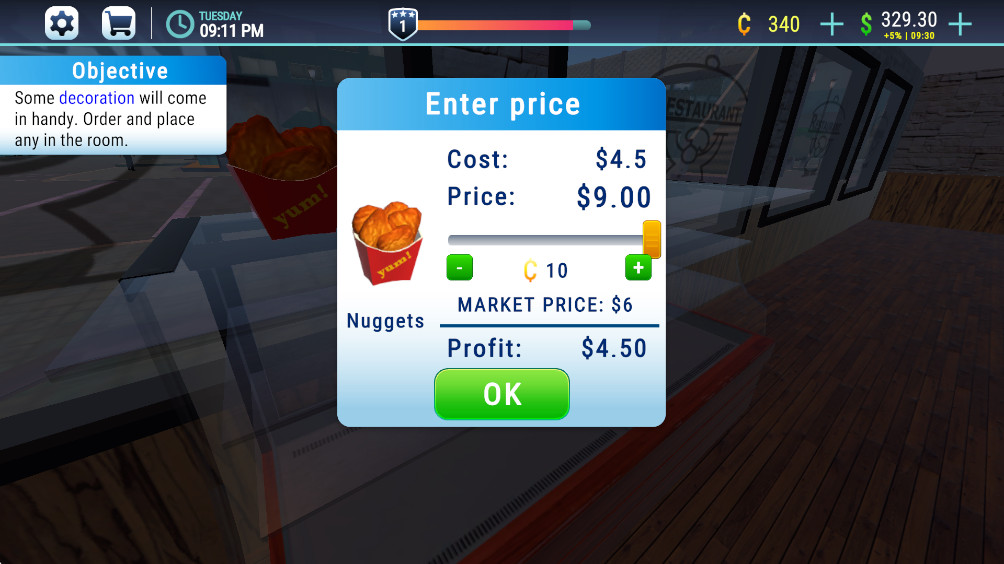Open the decoration link in the objective
Viewport: 1004px width, 564px height.
click(x=96, y=98)
